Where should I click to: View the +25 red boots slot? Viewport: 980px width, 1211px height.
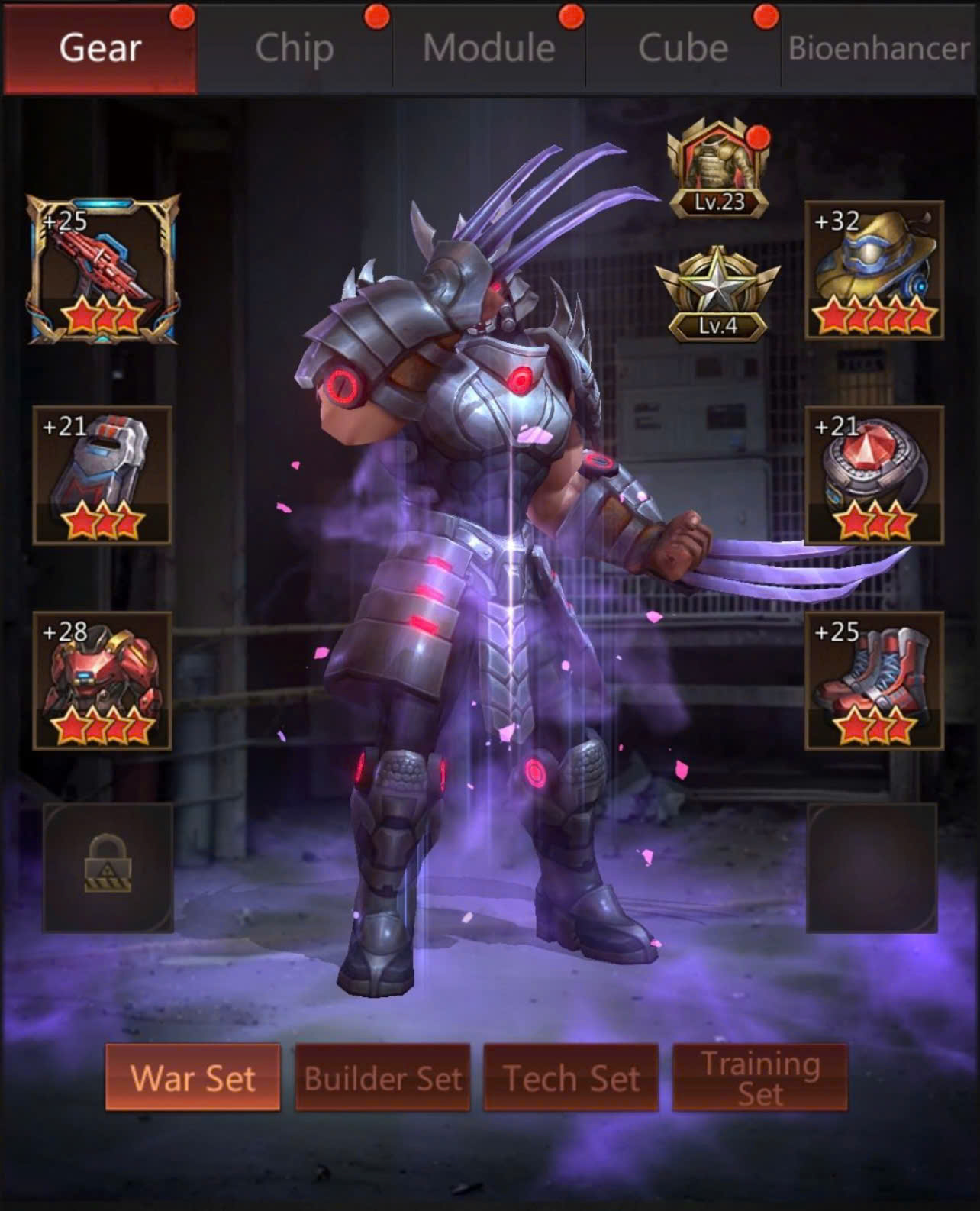[x=875, y=680]
